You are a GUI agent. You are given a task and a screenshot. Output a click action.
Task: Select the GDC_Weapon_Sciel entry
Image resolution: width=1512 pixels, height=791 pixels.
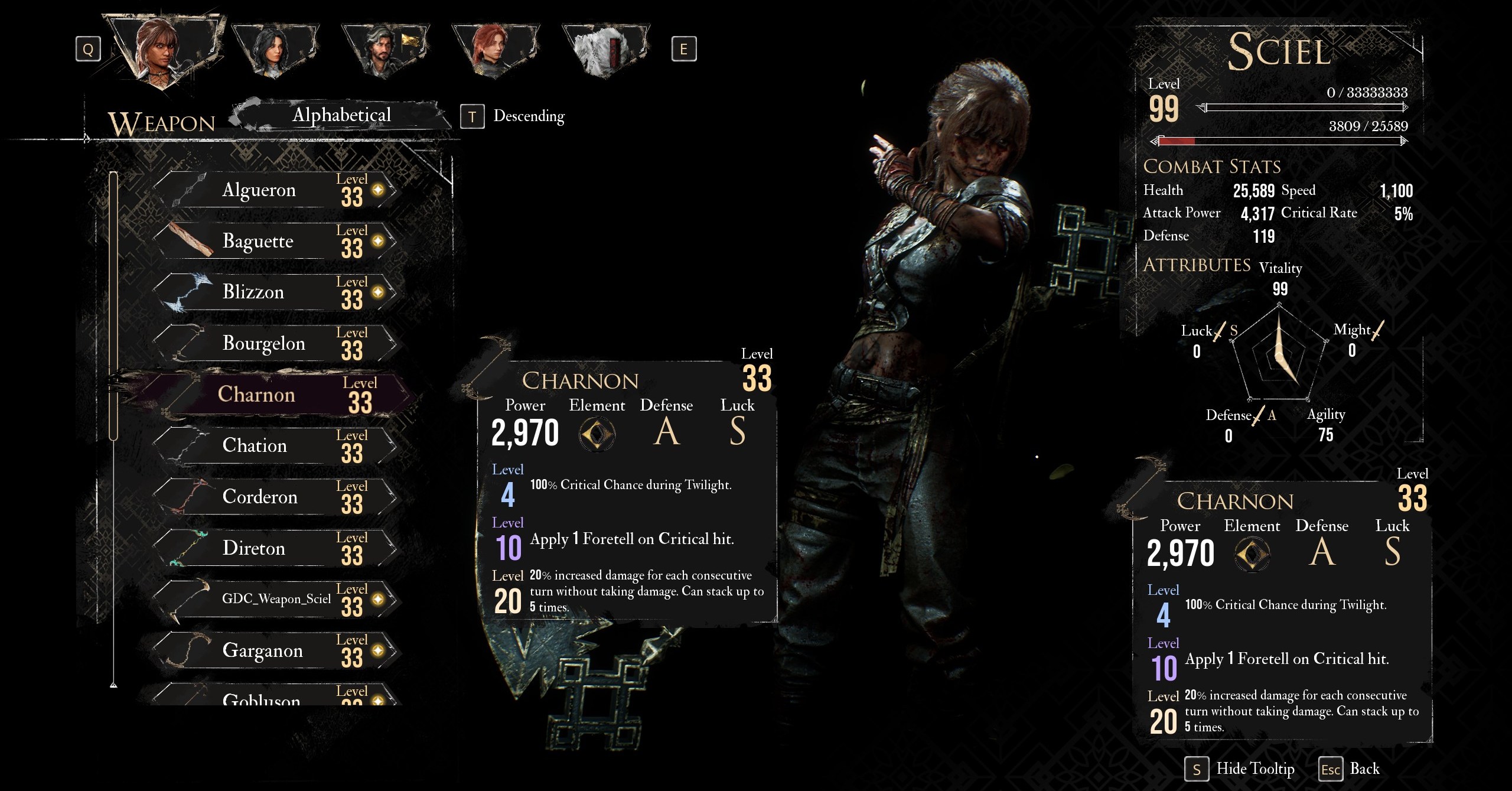pyautogui.click(x=275, y=600)
